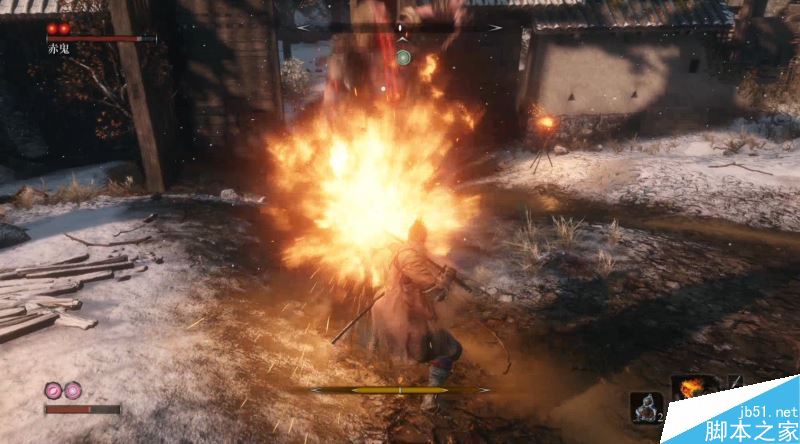Viewport: 800px width, 444px height.
Task: Use the Healing Gourd item slot
Action: coord(643,406)
